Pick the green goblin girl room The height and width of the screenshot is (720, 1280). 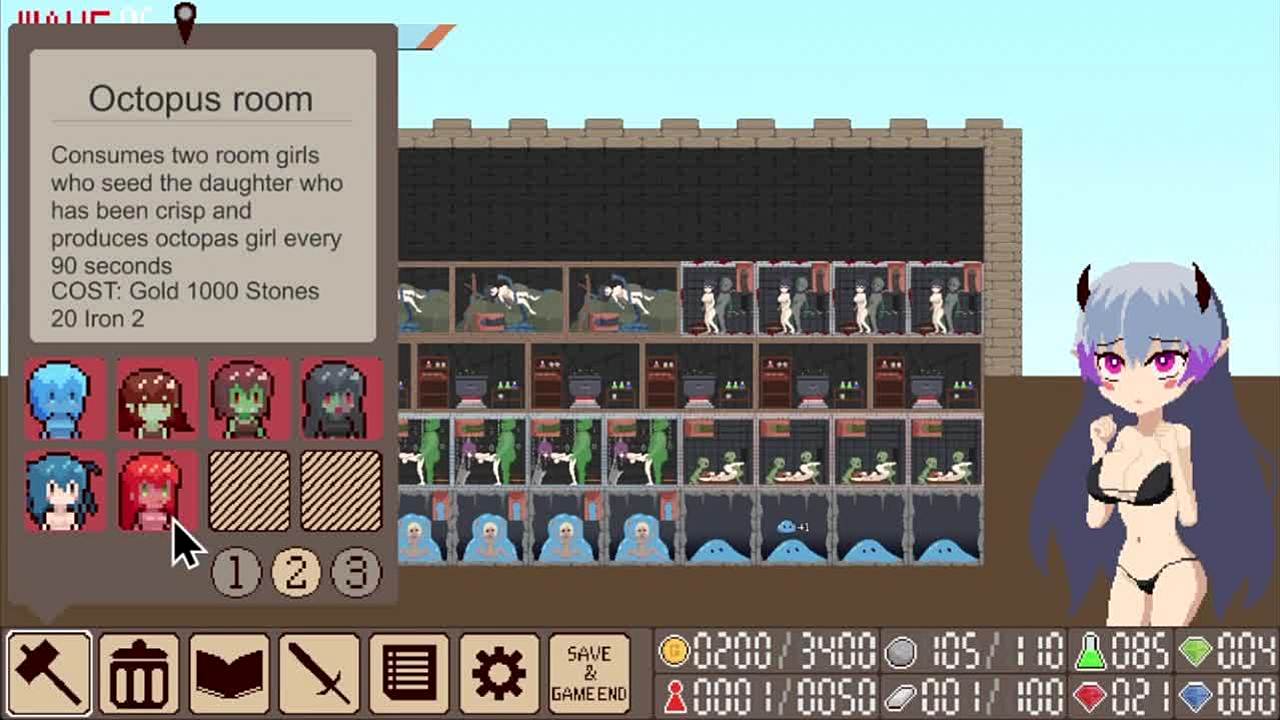click(x=249, y=400)
